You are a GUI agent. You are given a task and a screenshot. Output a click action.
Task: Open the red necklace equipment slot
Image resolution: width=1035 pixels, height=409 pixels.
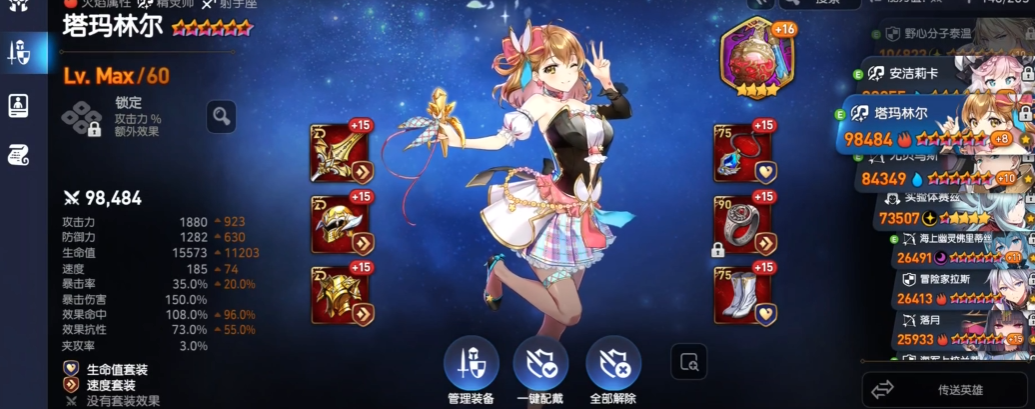click(743, 153)
